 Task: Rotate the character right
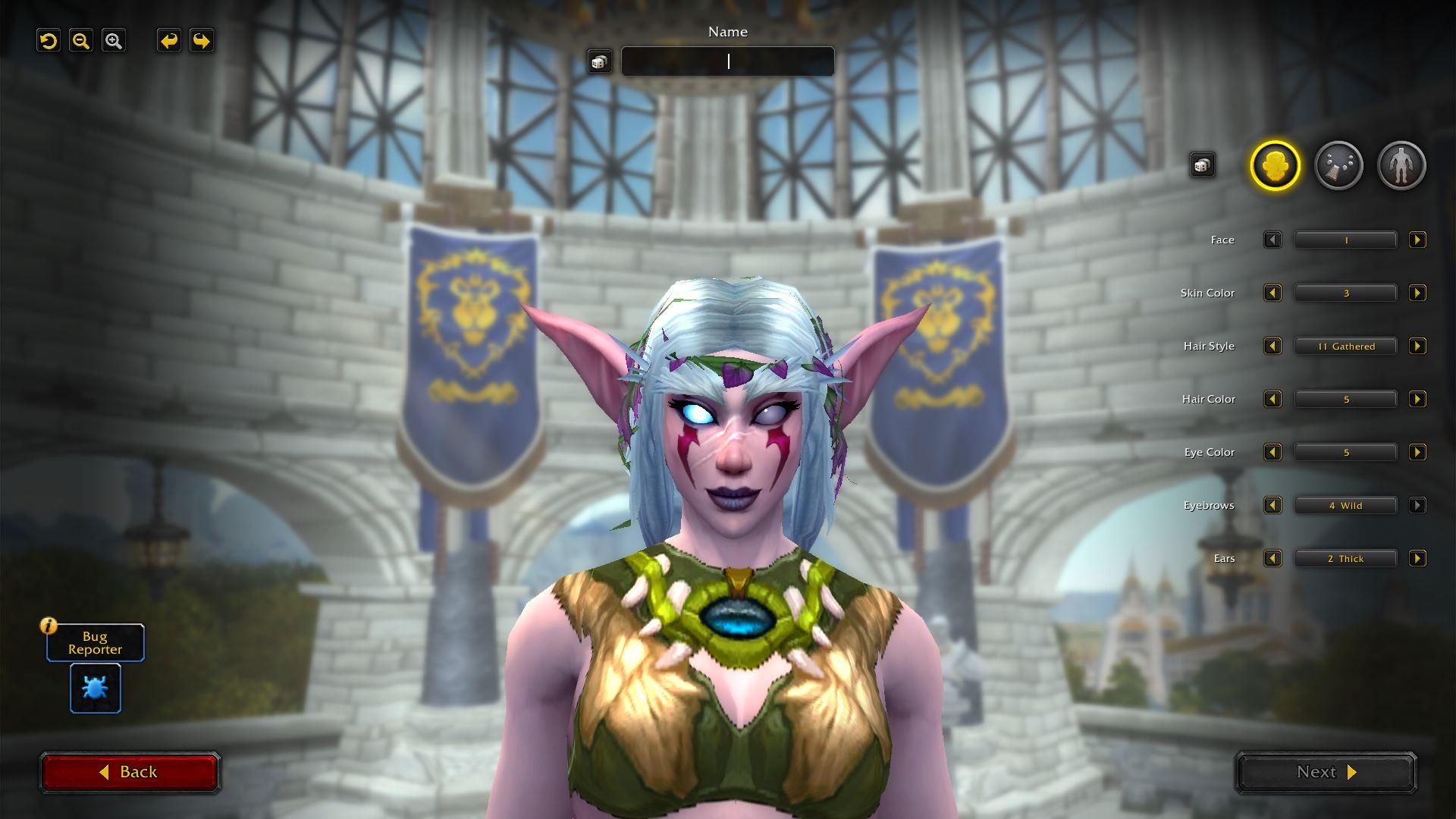(201, 41)
